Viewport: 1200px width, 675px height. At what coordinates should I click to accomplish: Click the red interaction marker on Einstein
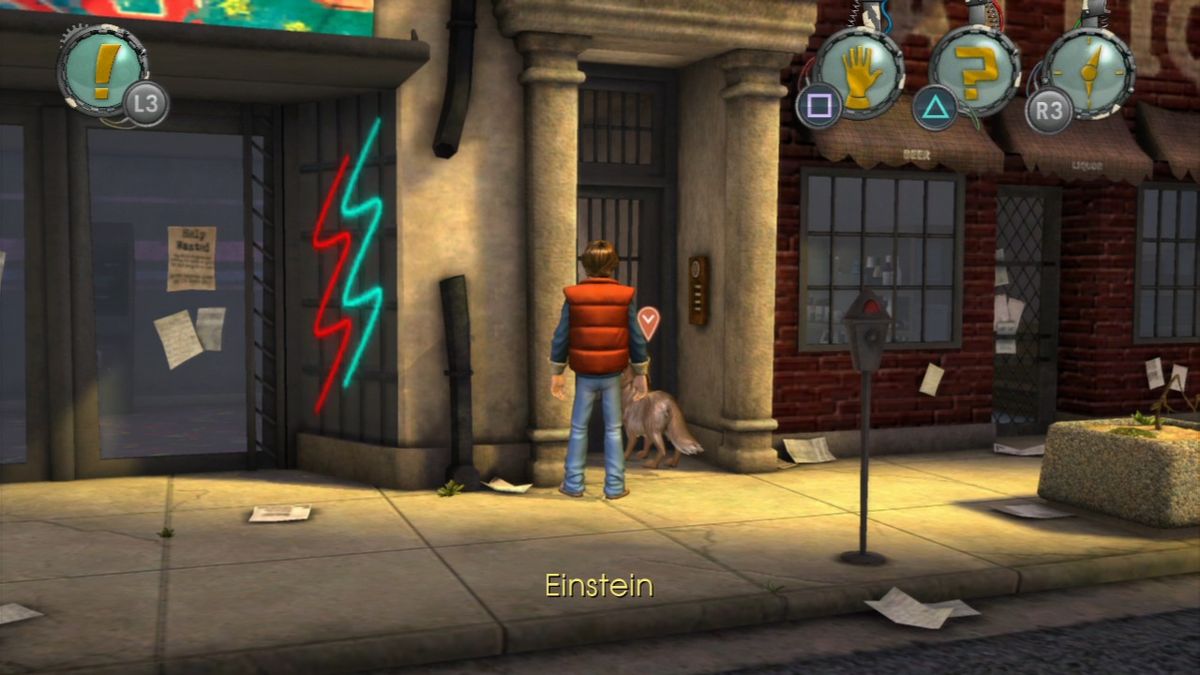(649, 322)
